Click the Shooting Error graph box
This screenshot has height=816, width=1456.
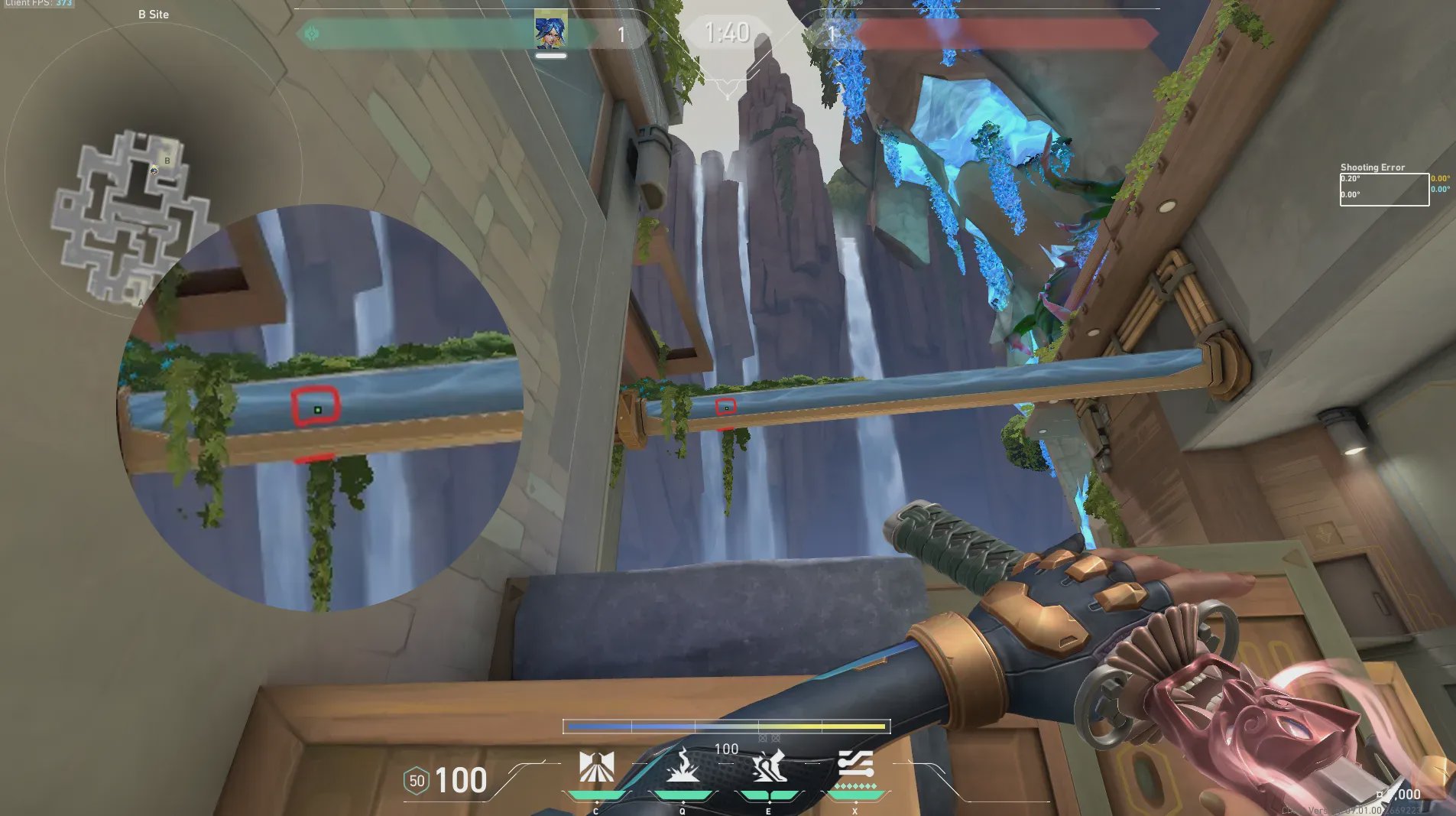pos(1384,189)
